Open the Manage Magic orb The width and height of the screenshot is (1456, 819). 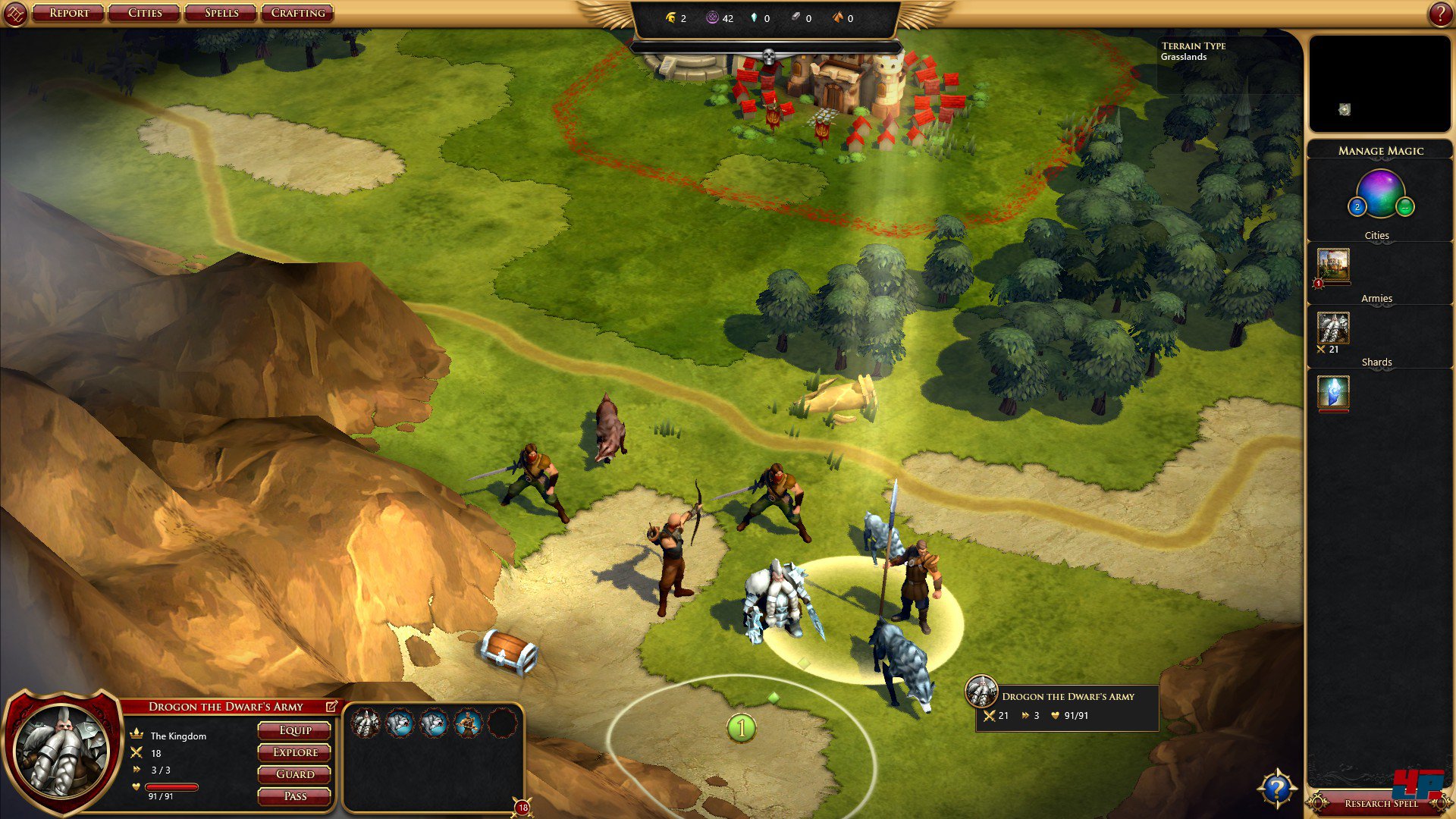coord(1380,193)
